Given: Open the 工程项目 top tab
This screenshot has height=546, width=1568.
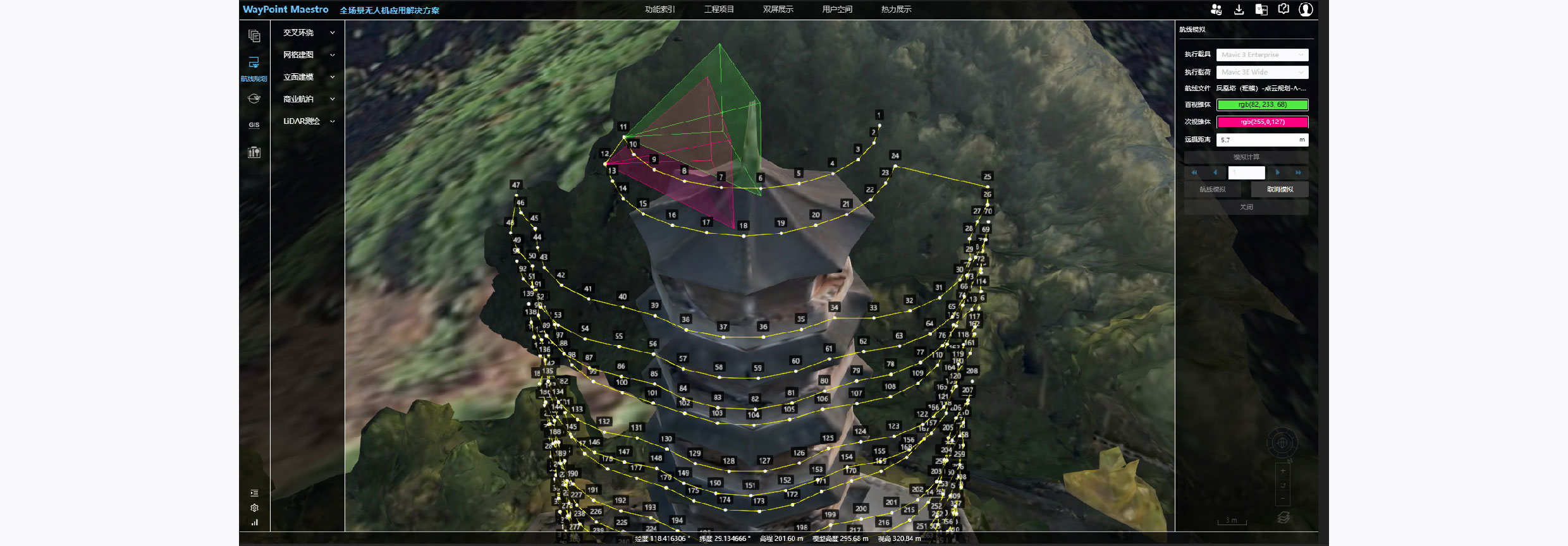Looking at the screenshot, I should (719, 9).
